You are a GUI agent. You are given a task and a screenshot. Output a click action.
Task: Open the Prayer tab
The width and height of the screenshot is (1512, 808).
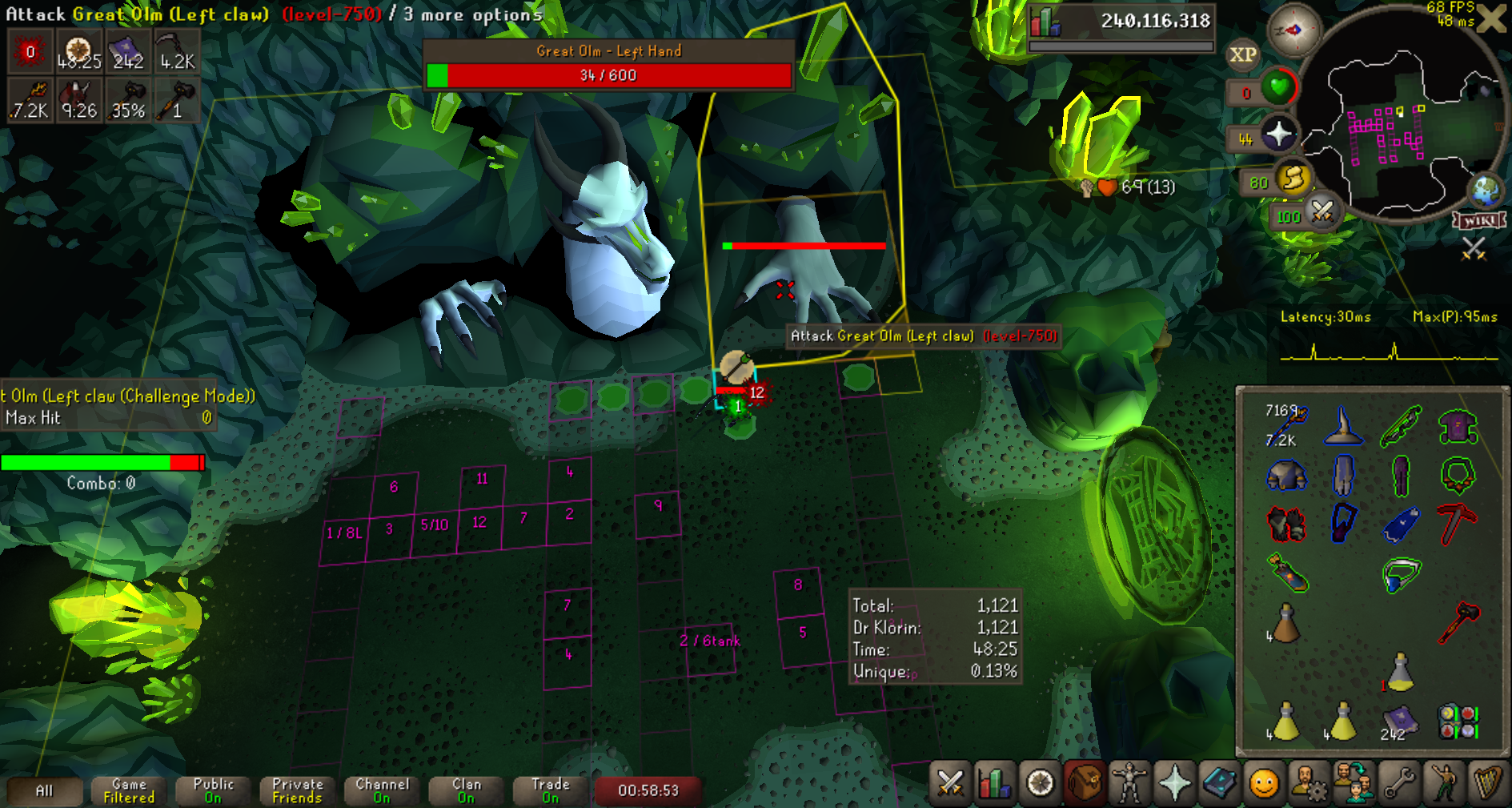click(x=1174, y=782)
